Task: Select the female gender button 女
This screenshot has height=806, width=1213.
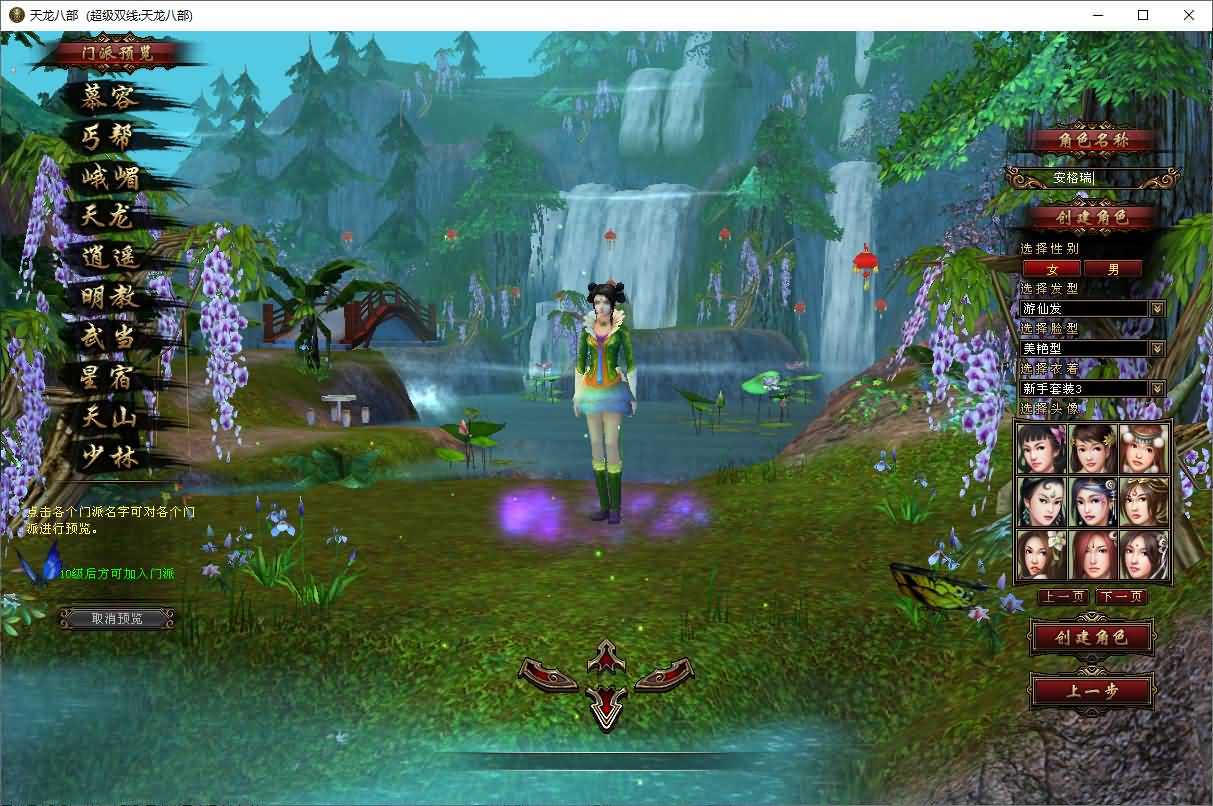Action: point(1051,268)
